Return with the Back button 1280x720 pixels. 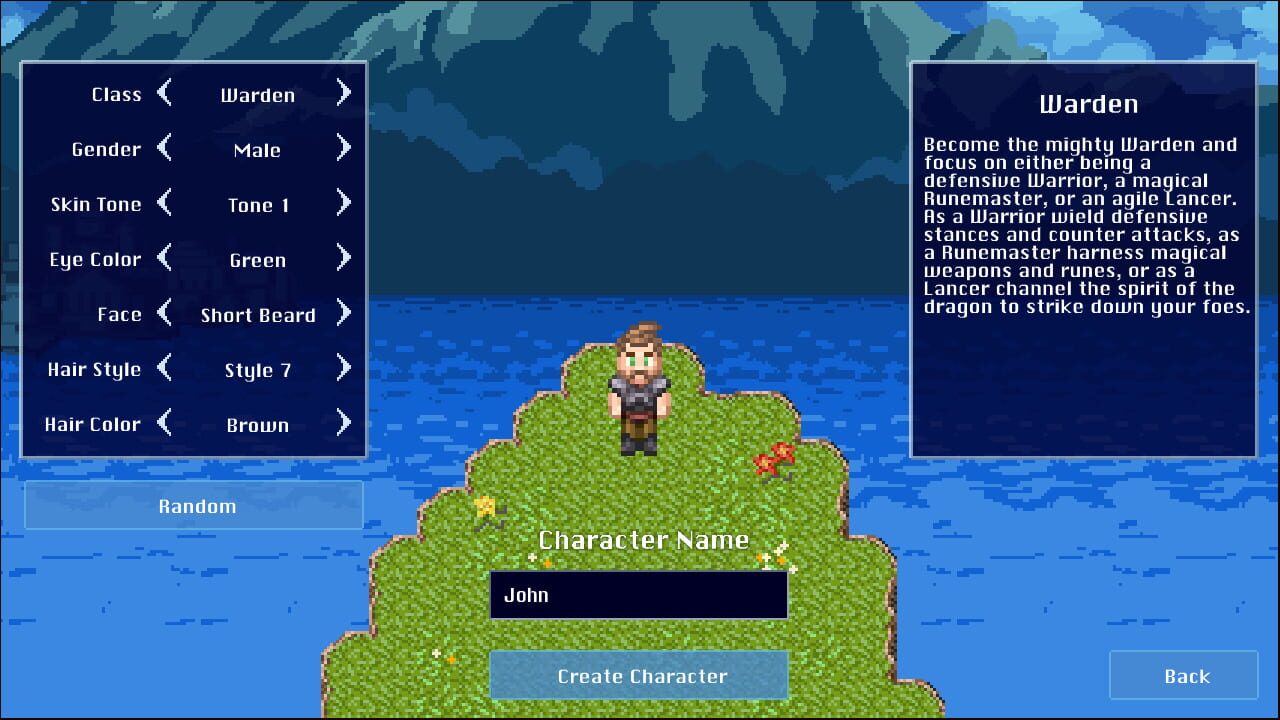click(x=1183, y=675)
